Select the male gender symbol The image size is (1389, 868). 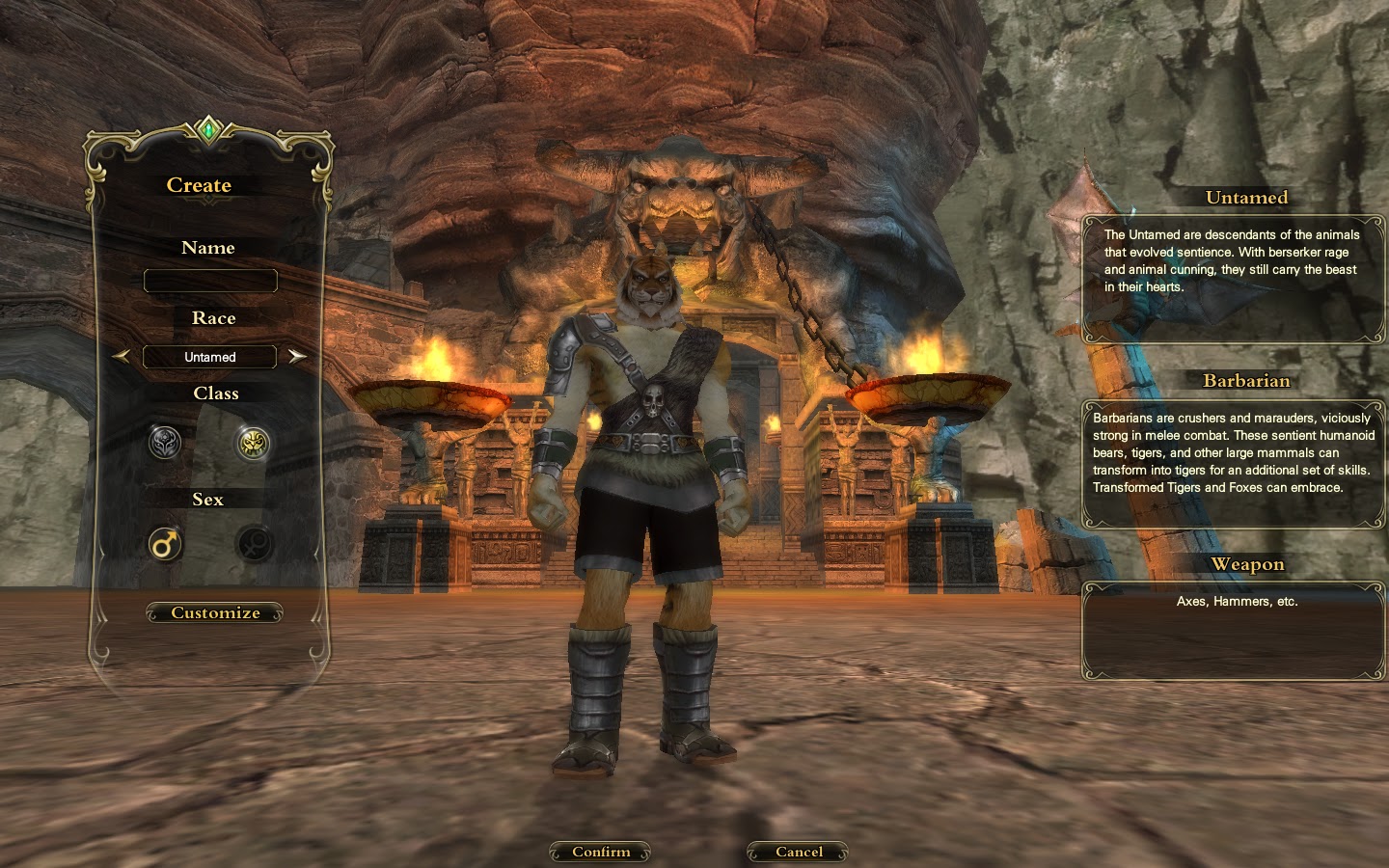[164, 544]
